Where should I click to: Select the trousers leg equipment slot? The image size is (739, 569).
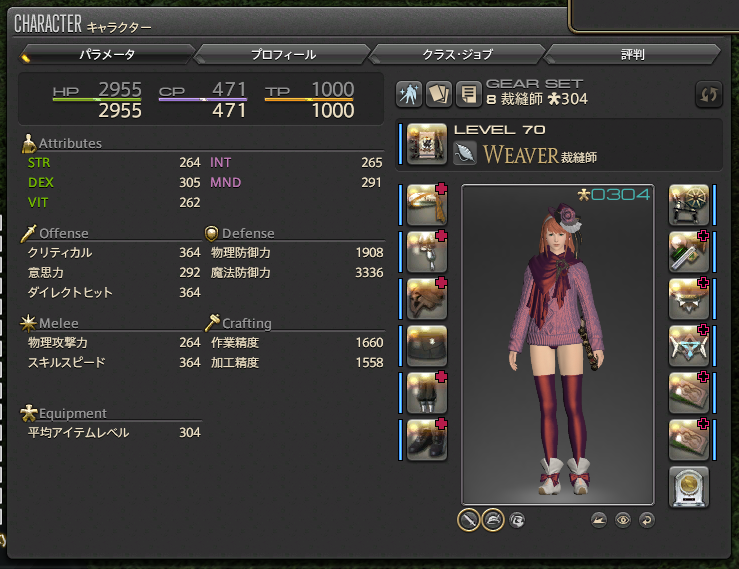click(427, 393)
